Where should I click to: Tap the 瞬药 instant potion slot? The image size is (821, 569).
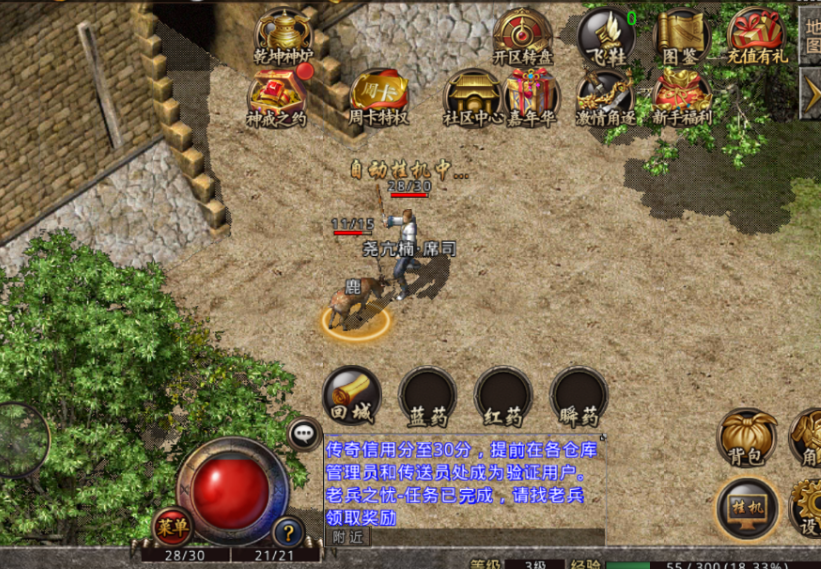579,395
